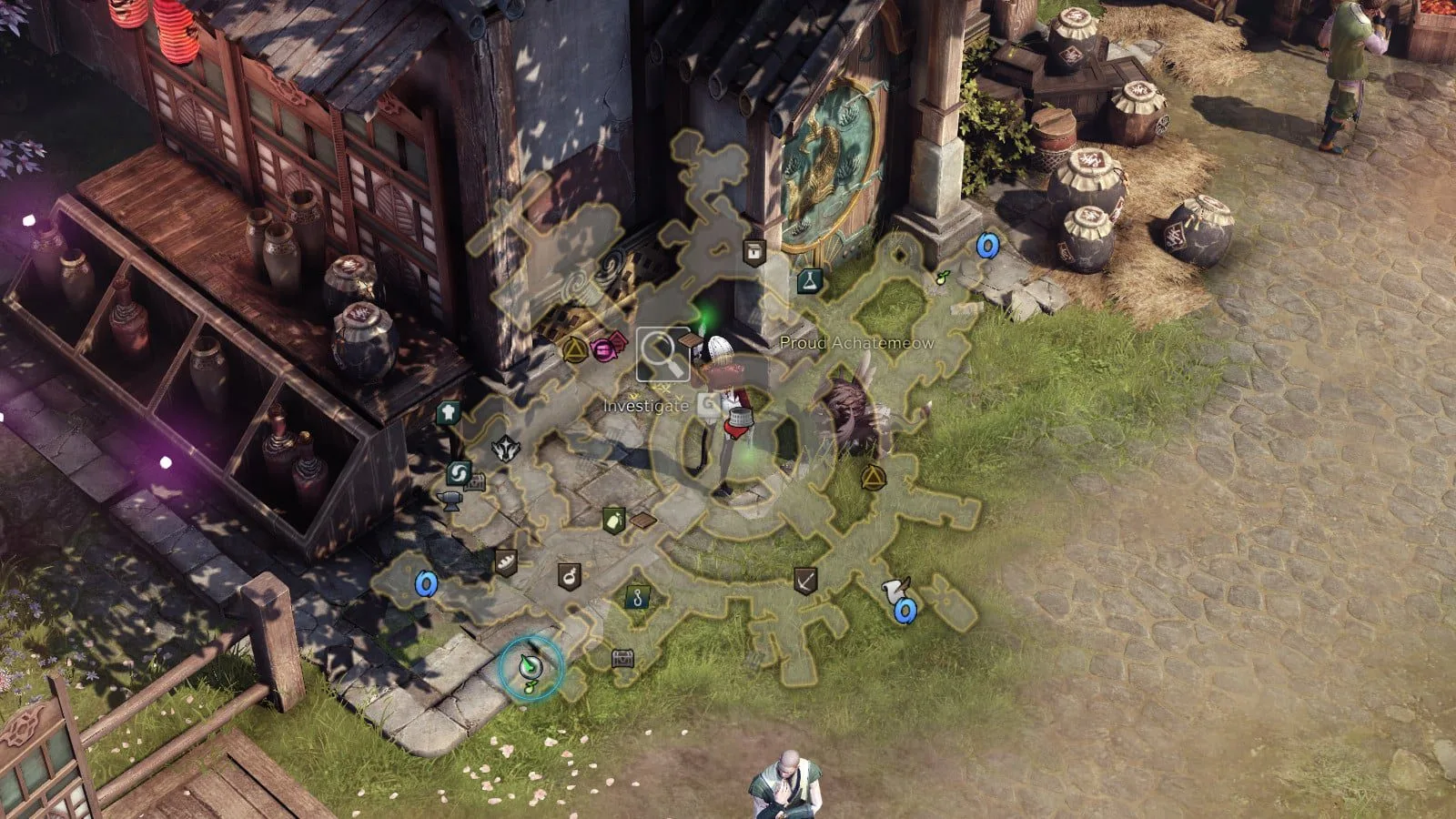Screen dimensions: 1456x819
Task: Click the round bomb-shaped map marker
Action: [x=570, y=574]
